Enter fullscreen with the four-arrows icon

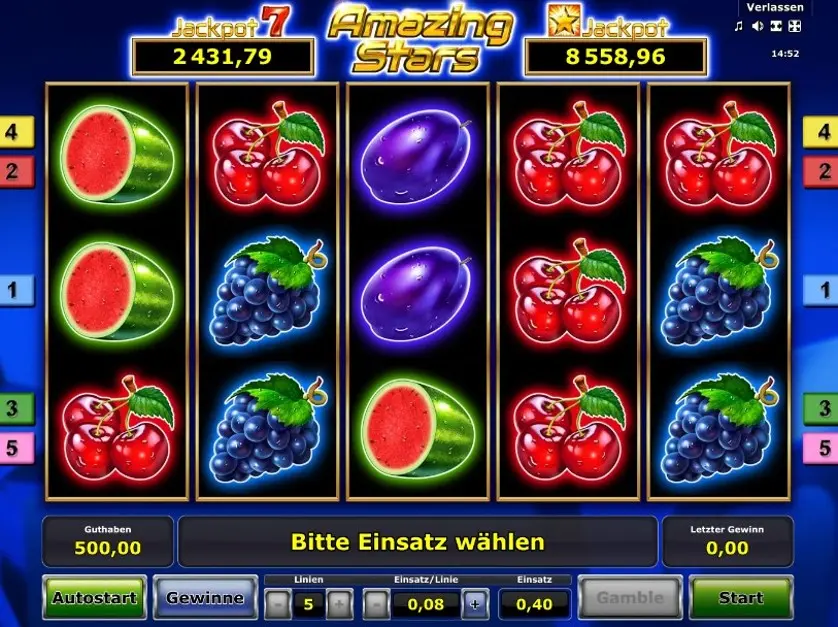(x=795, y=27)
